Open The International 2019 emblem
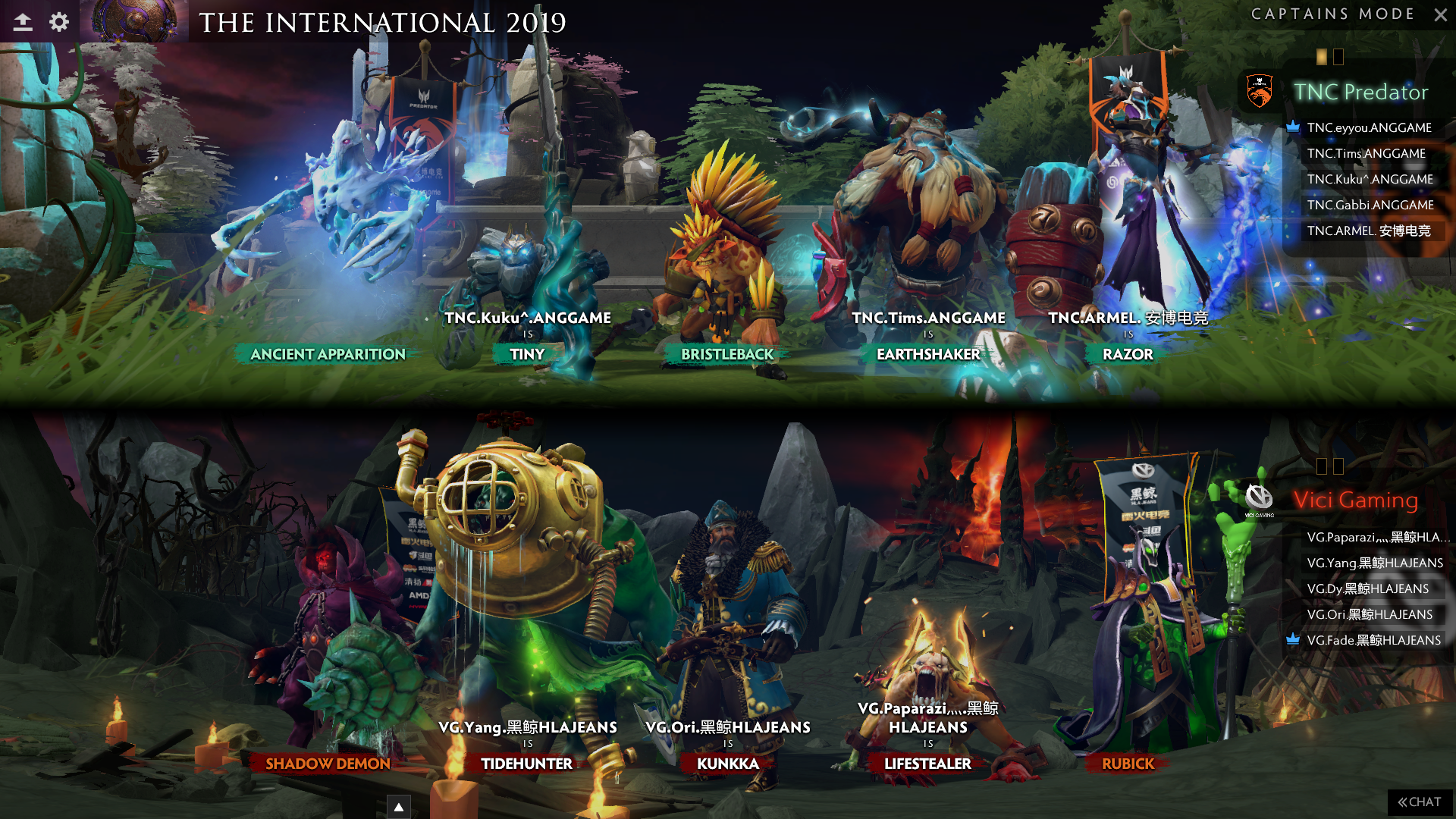1456x819 pixels. (134, 20)
